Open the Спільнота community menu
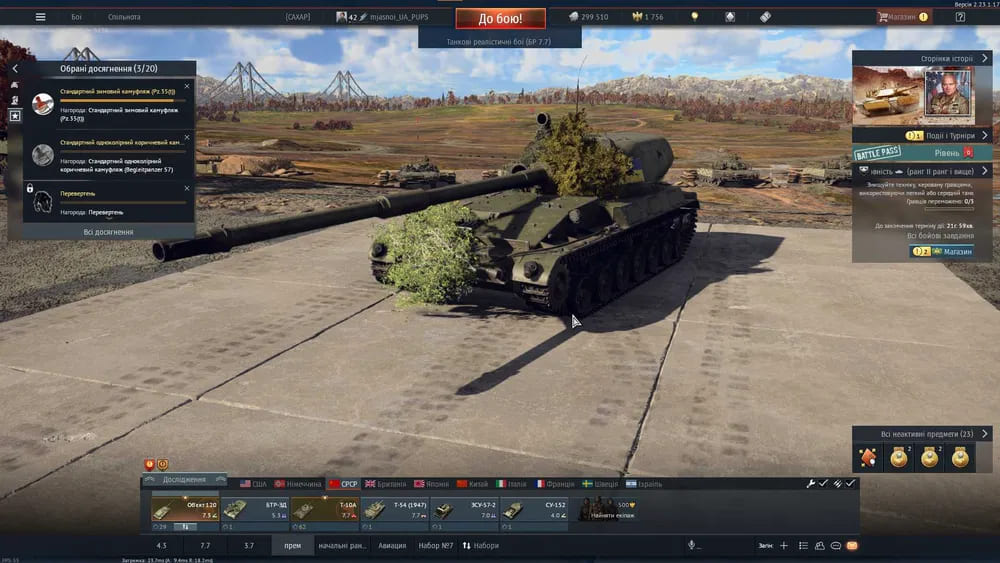 click(x=124, y=17)
